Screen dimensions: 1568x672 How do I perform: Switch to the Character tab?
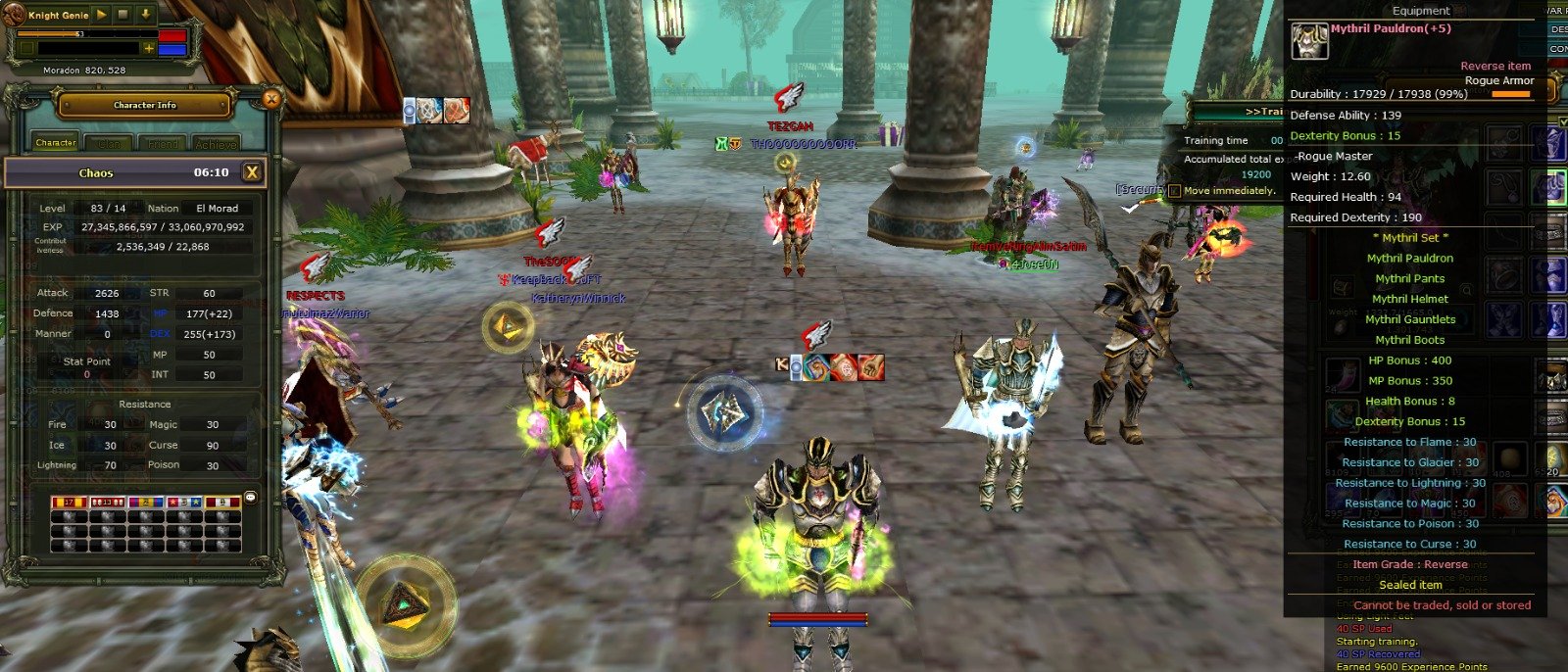pyautogui.click(x=56, y=143)
